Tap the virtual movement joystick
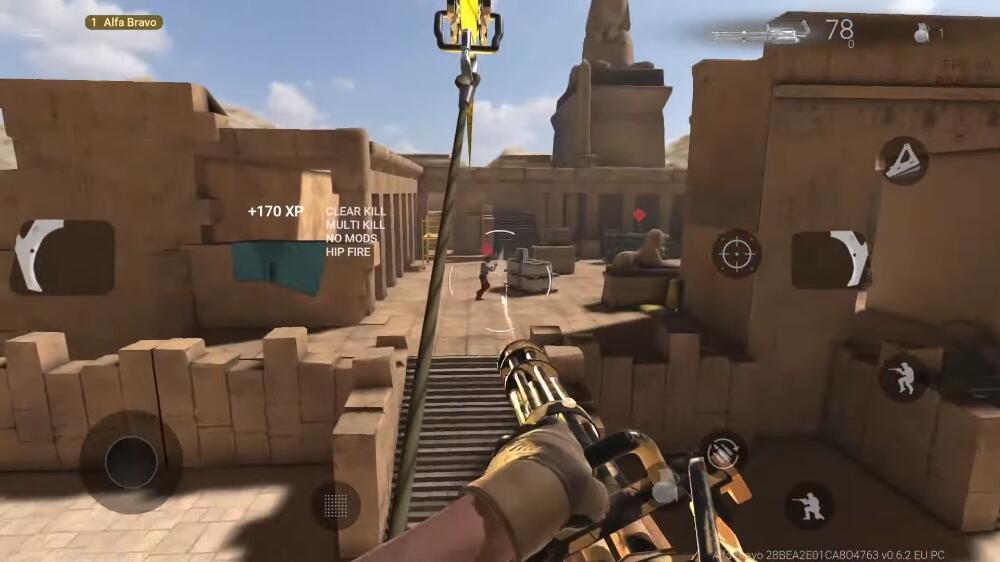This screenshot has width=1000, height=562. 131,462
